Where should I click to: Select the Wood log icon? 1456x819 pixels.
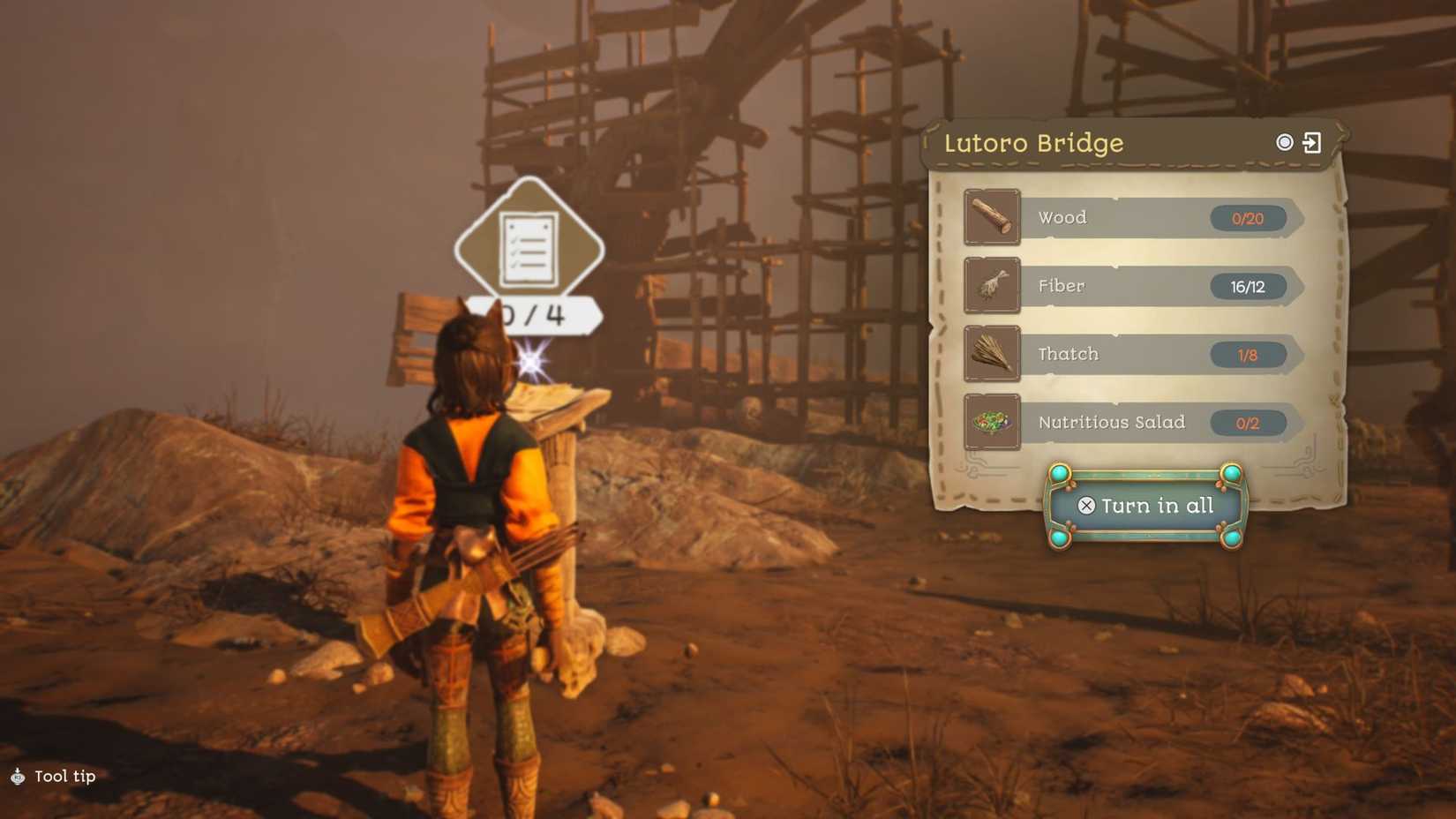991,217
